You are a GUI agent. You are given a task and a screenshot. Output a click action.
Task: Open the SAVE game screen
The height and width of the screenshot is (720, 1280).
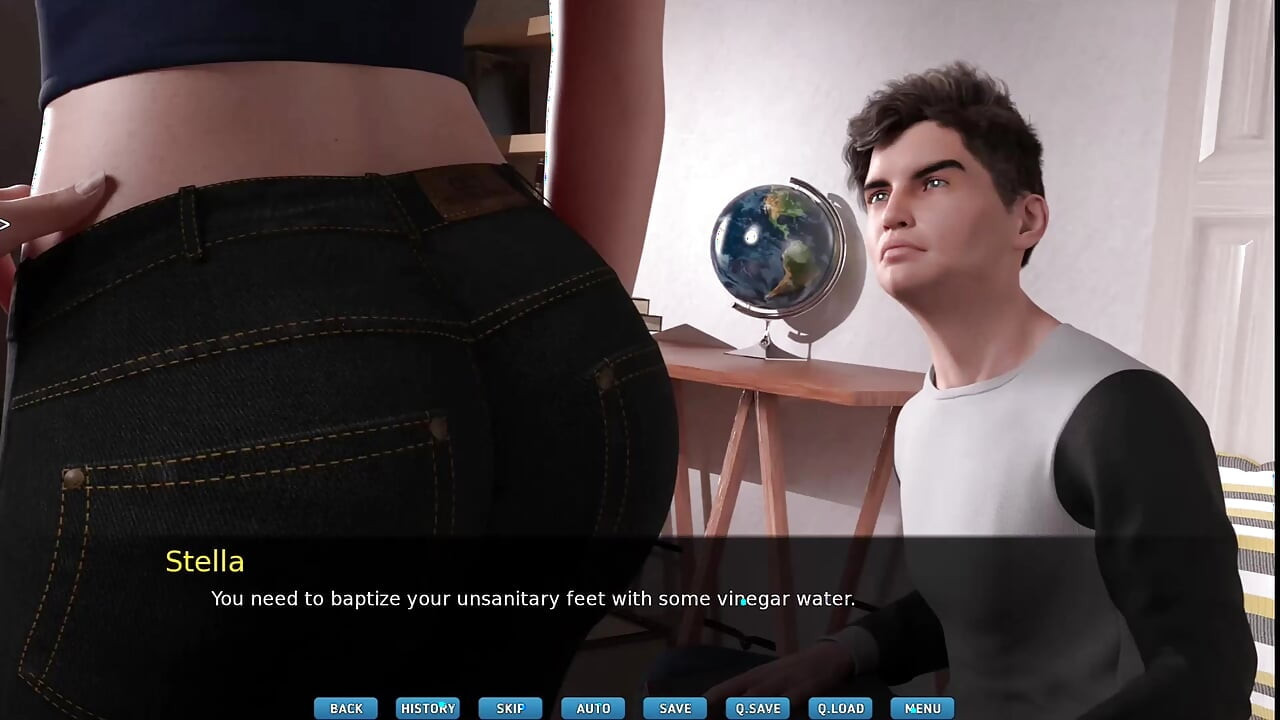click(x=675, y=708)
